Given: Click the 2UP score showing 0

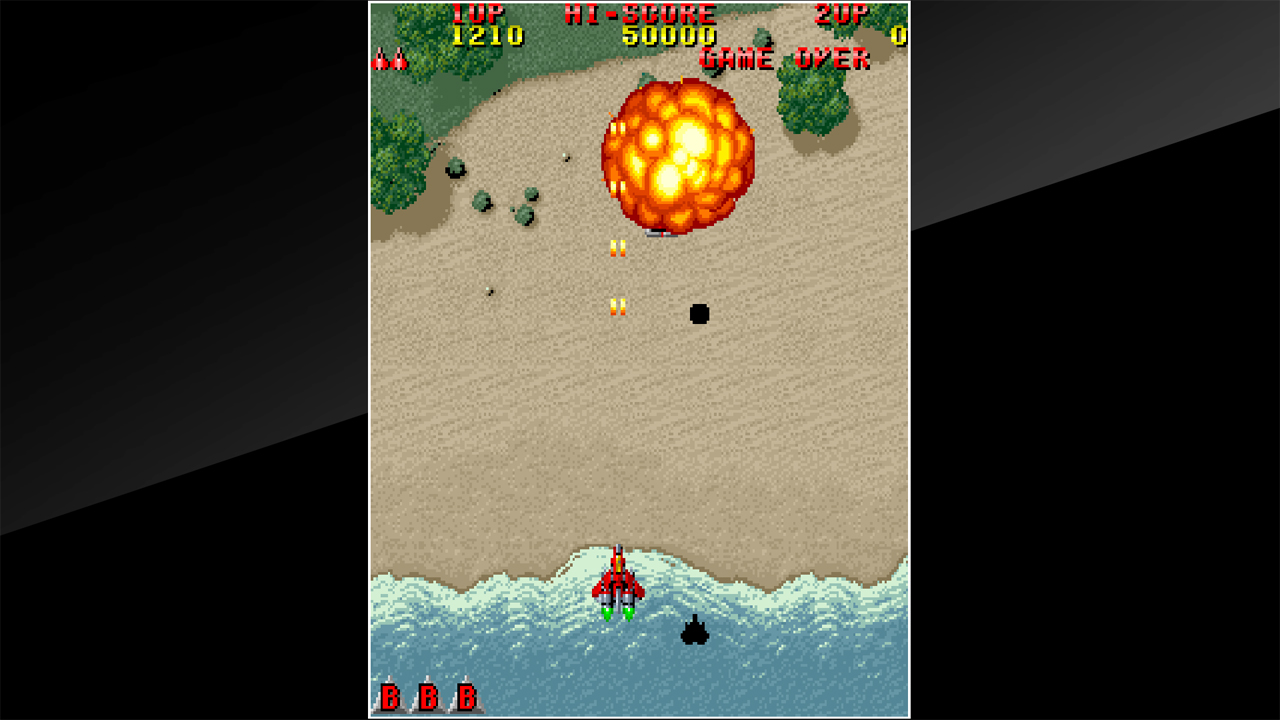Looking at the screenshot, I should 899,34.
